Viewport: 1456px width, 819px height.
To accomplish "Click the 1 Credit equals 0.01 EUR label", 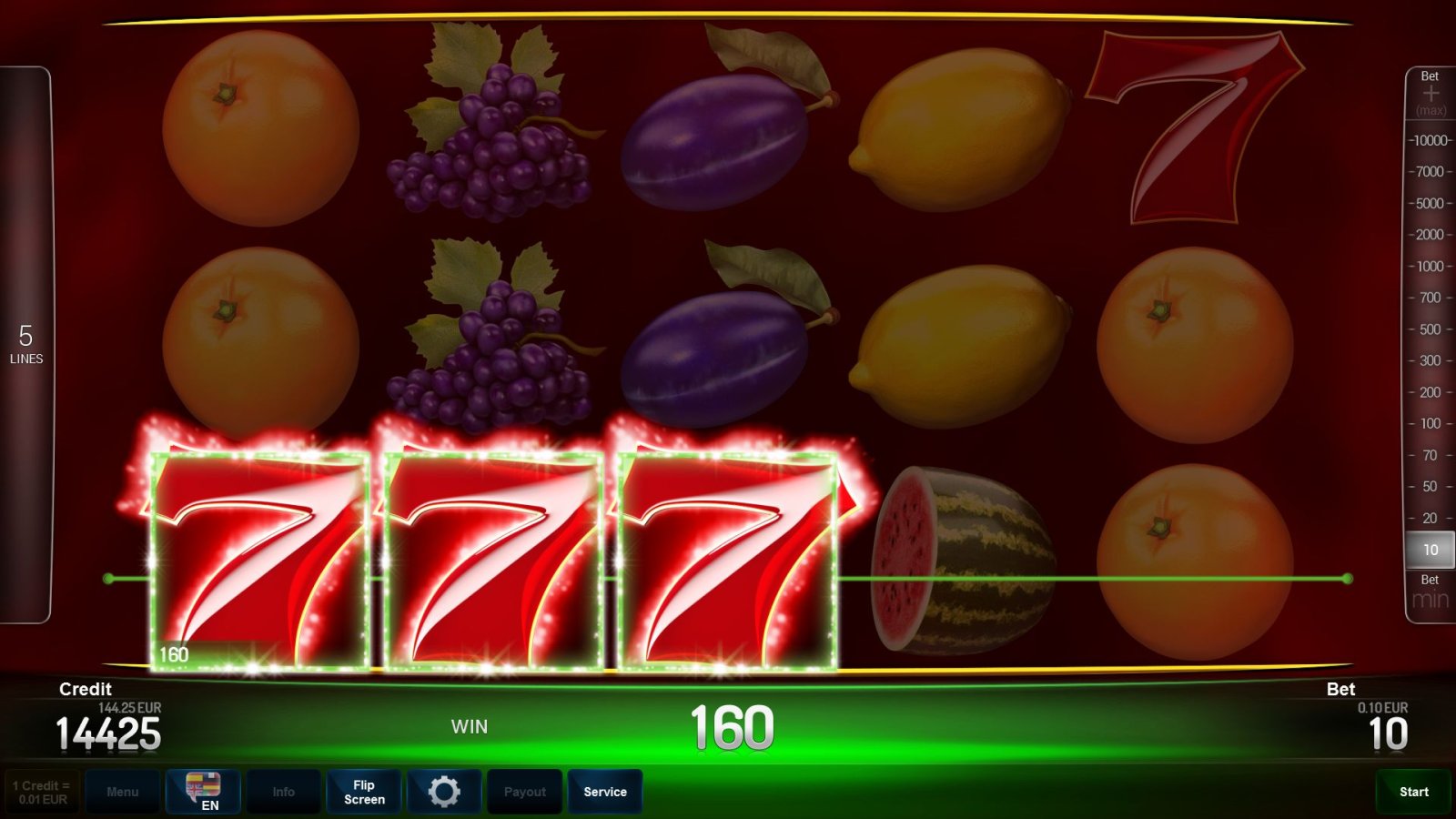I will [x=40, y=791].
